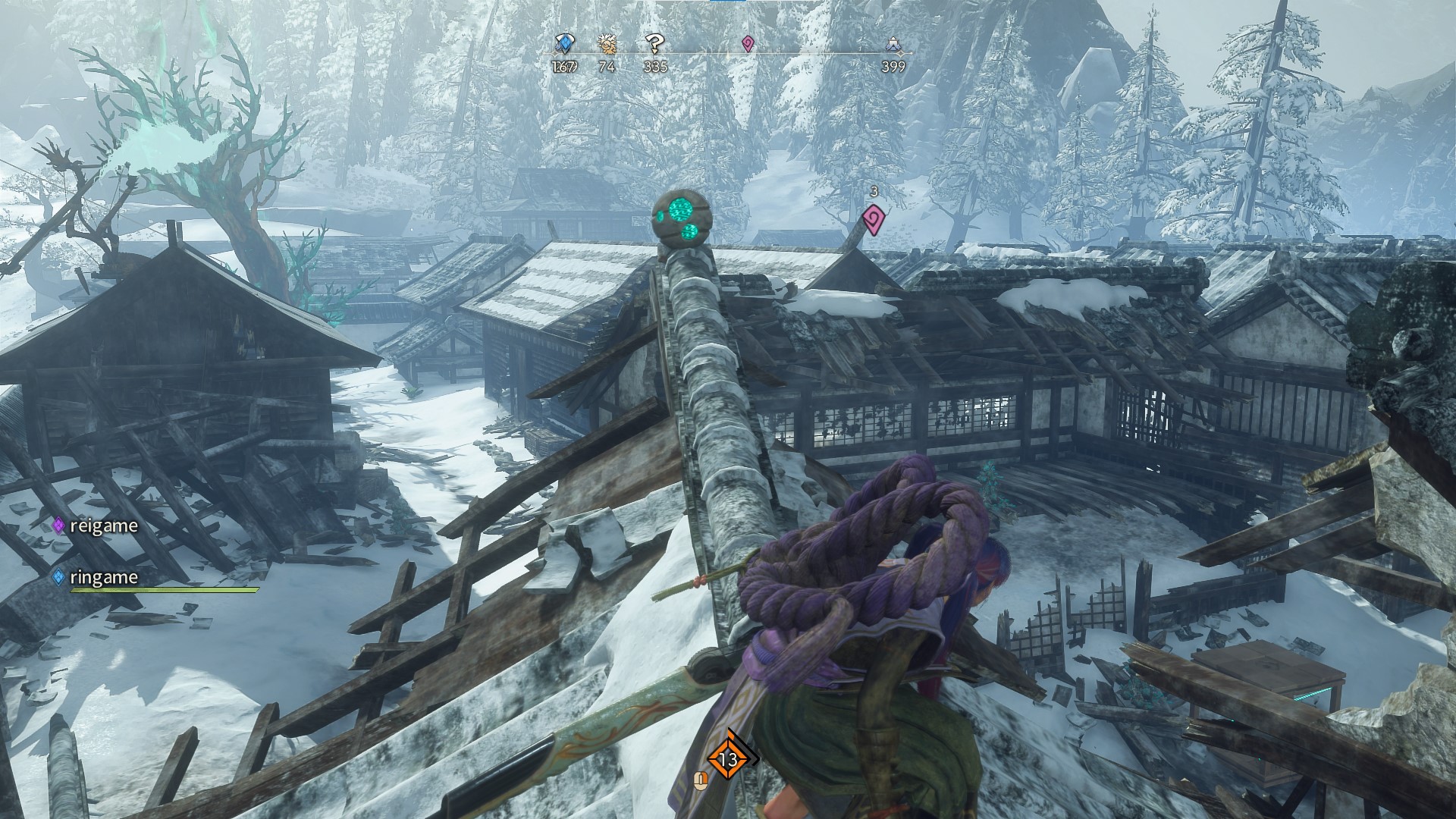Image resolution: width=1456 pixels, height=819 pixels.
Task: Select the camp tent compass marker
Action: coord(893,47)
